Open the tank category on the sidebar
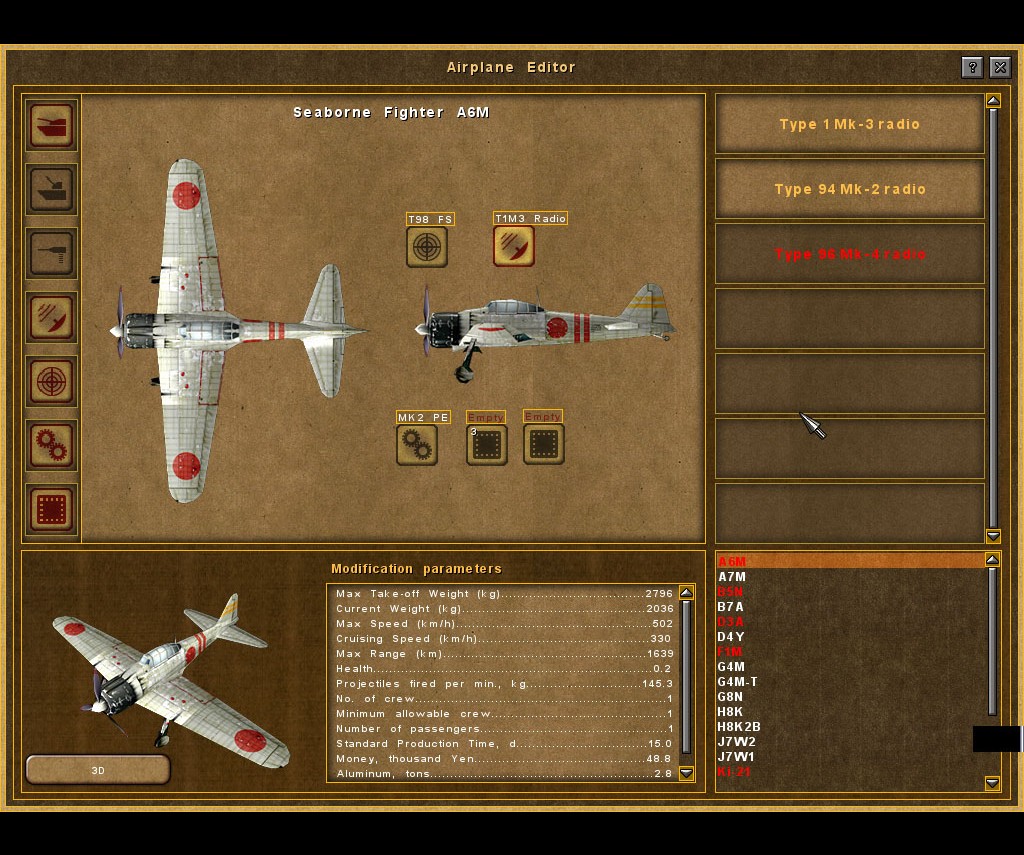Viewport: 1024px width, 855px height. (52, 125)
